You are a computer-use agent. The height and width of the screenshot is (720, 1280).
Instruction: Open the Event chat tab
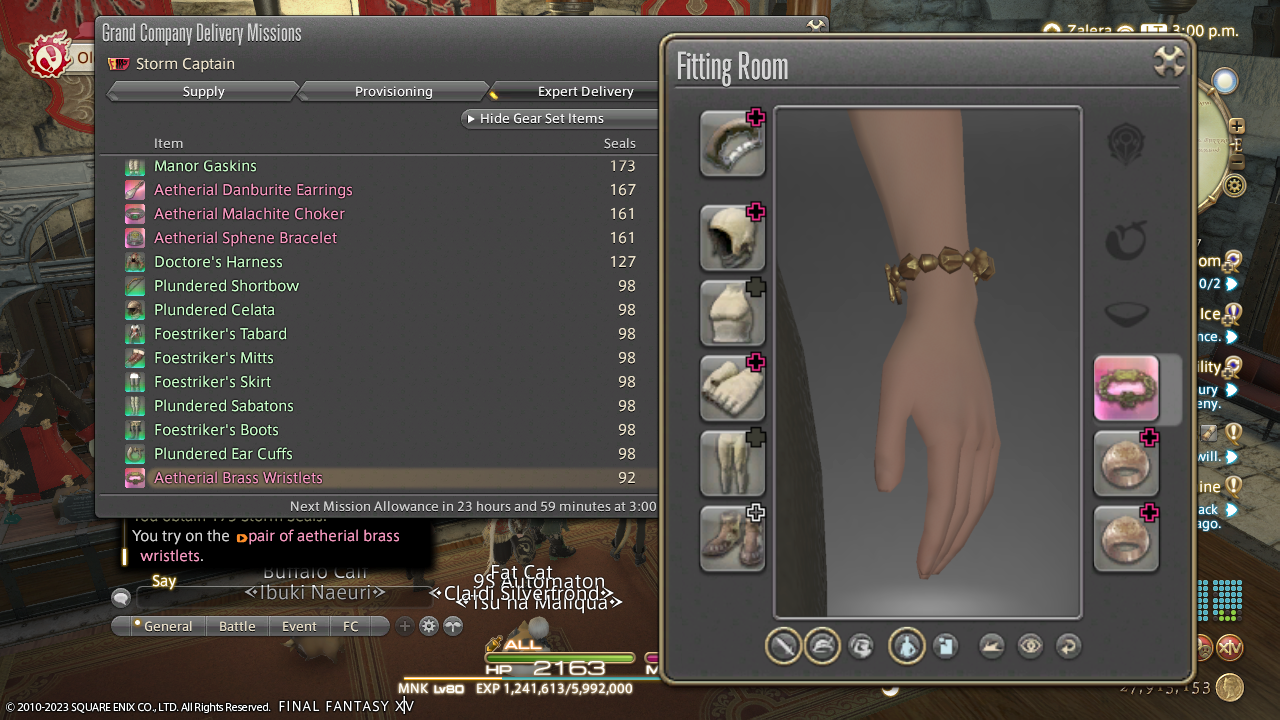[299, 626]
